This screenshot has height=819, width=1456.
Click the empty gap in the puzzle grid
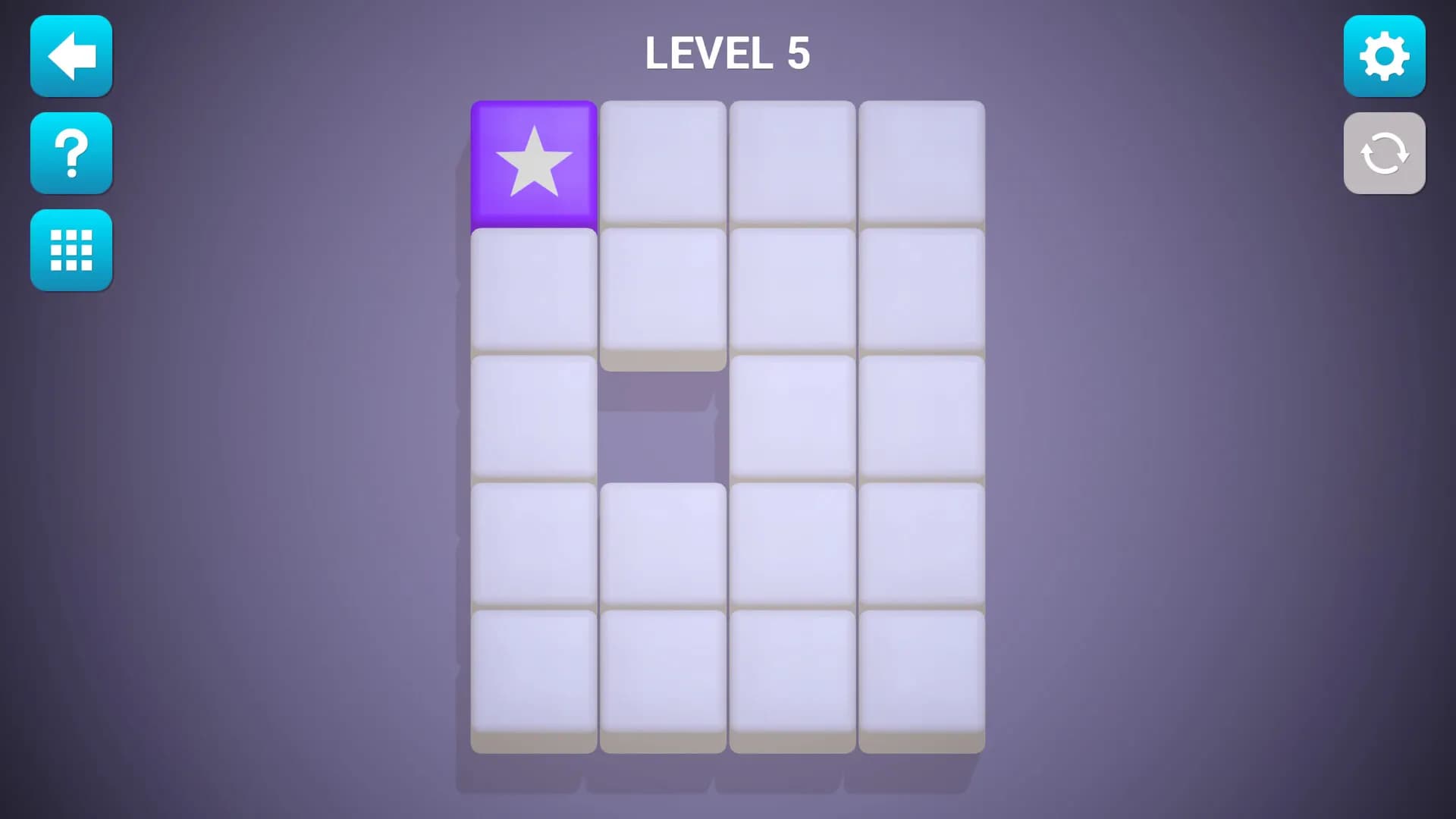click(664, 425)
